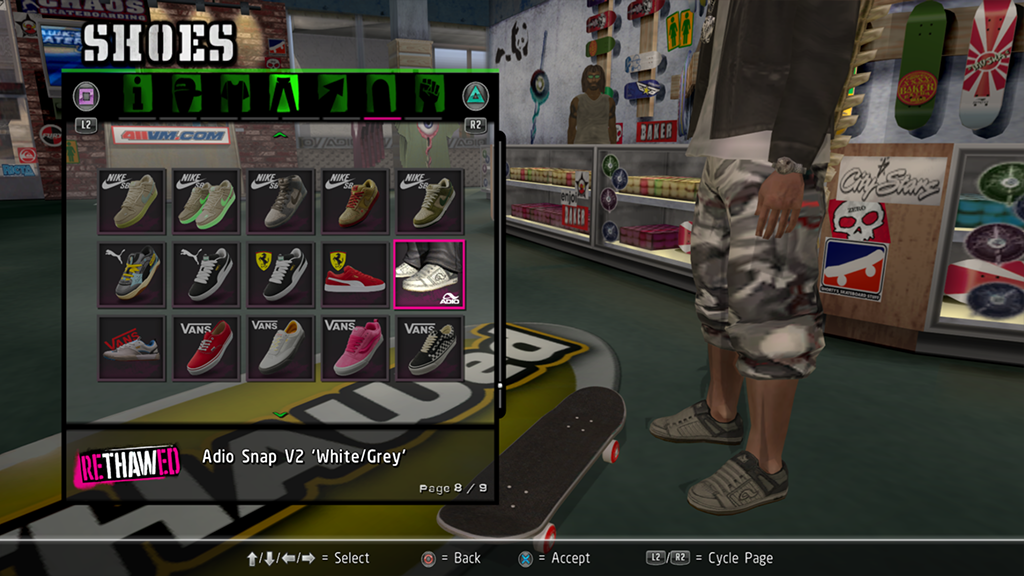Image resolution: width=1024 pixels, height=576 pixels.
Task: Select the pink Vans shoe
Action: coord(355,348)
